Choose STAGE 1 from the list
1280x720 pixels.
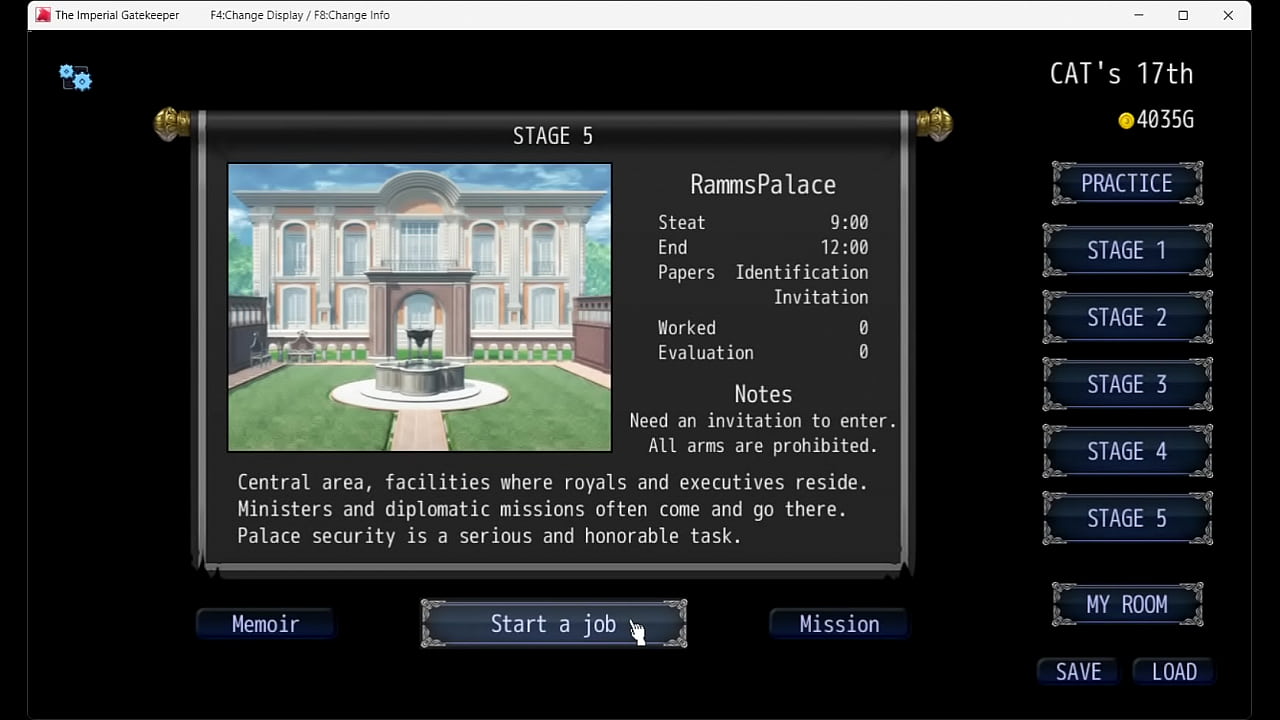pos(1126,250)
